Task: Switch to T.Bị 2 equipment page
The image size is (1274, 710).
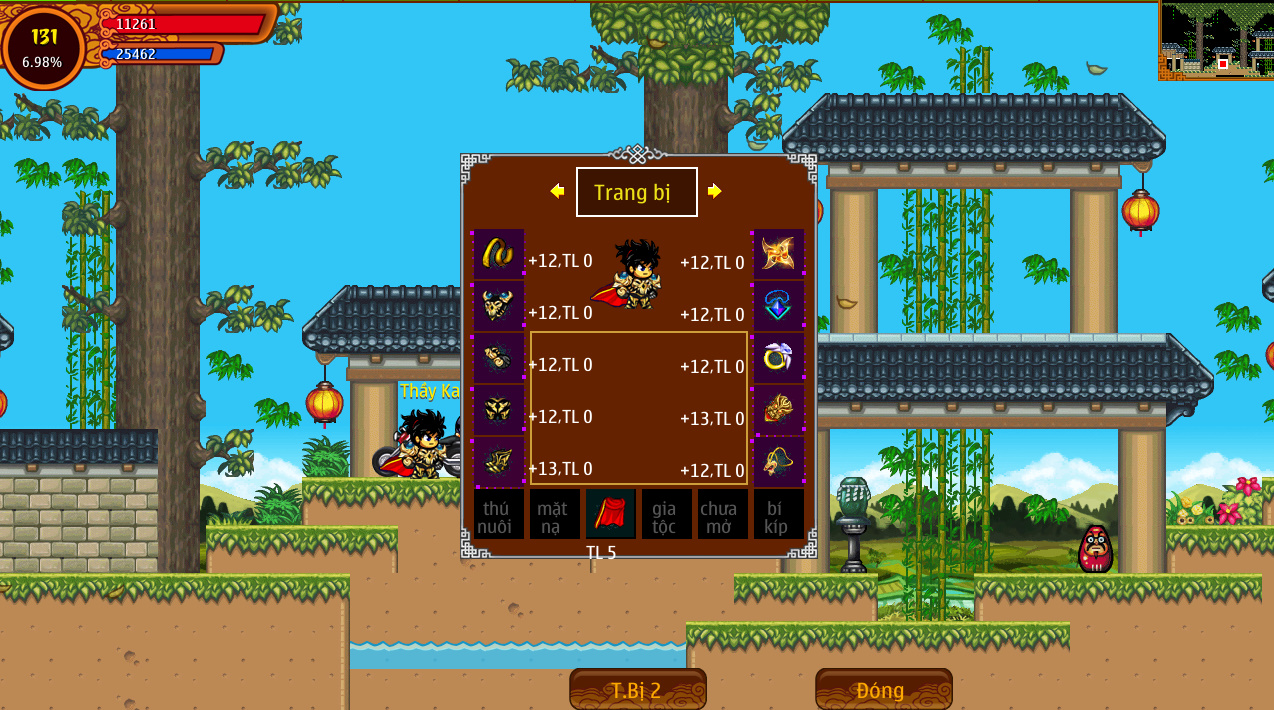Action: click(x=637, y=690)
